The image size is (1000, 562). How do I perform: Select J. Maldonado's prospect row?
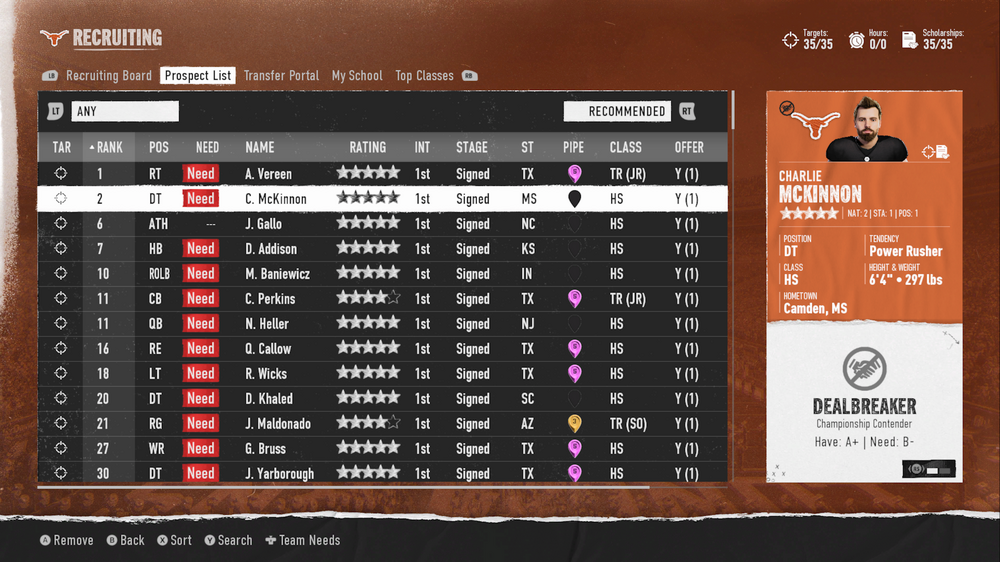278,424
